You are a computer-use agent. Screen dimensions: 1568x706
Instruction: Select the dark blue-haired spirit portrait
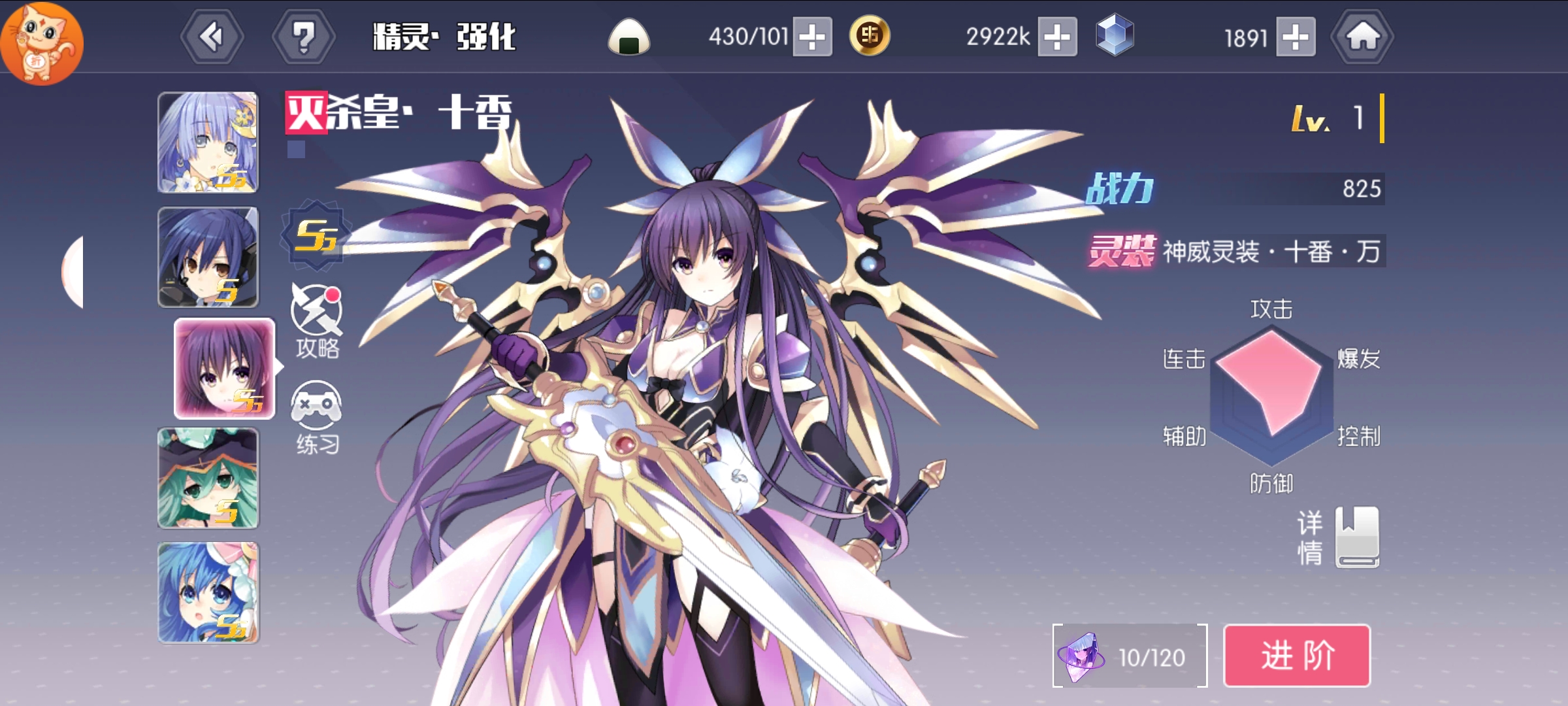[208, 257]
